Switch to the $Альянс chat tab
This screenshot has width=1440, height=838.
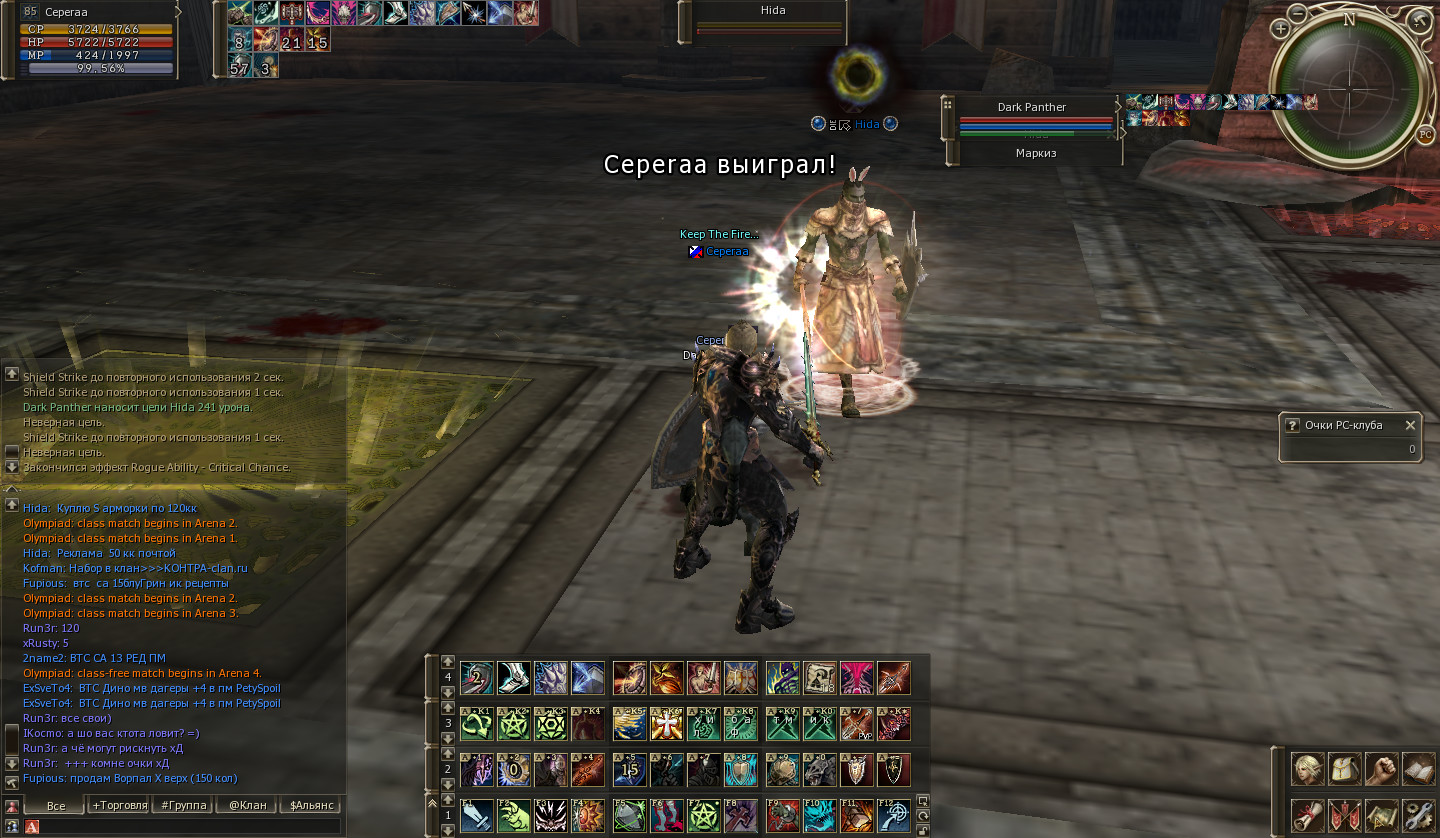[311, 805]
